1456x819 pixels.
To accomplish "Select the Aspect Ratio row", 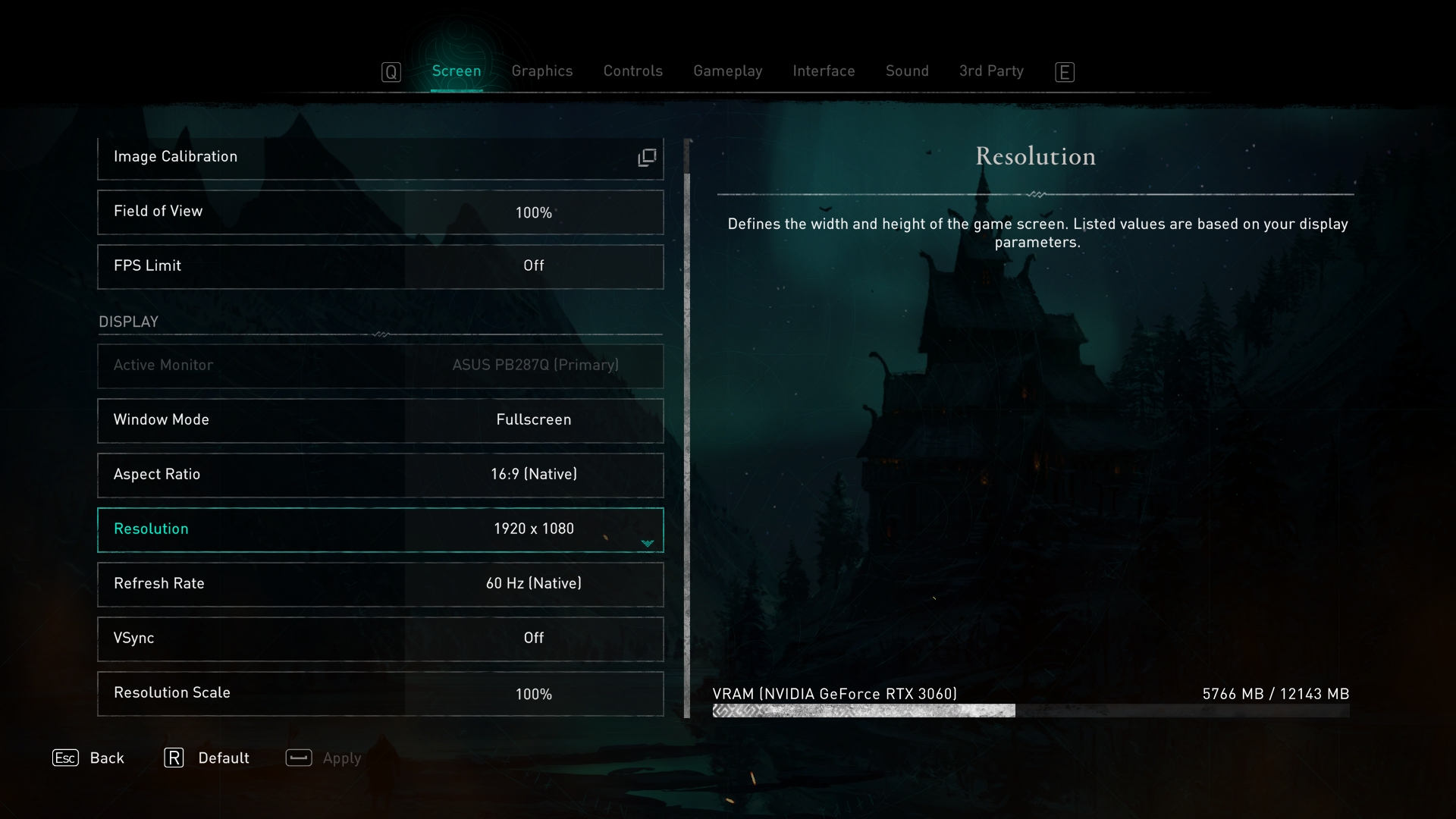I will click(x=380, y=475).
